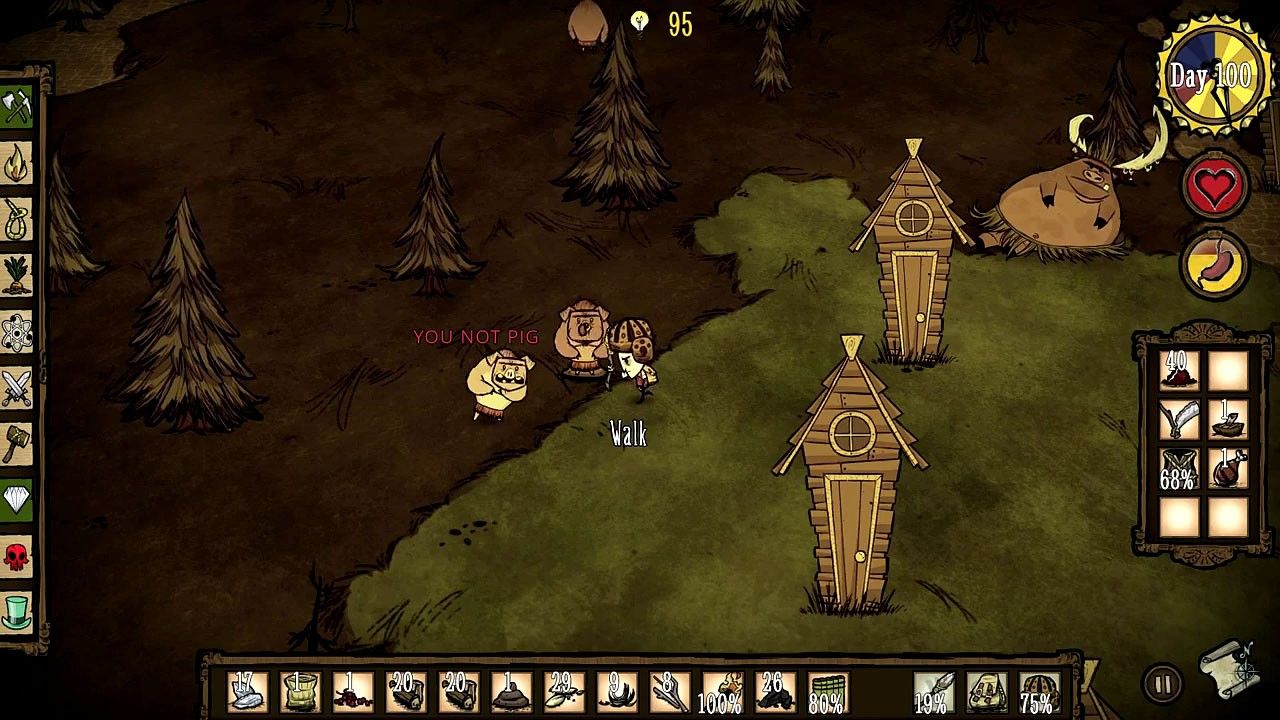The height and width of the screenshot is (720, 1280).
Task: Choose the equipped backpack slot
Action: pyautogui.click(x=984, y=691)
